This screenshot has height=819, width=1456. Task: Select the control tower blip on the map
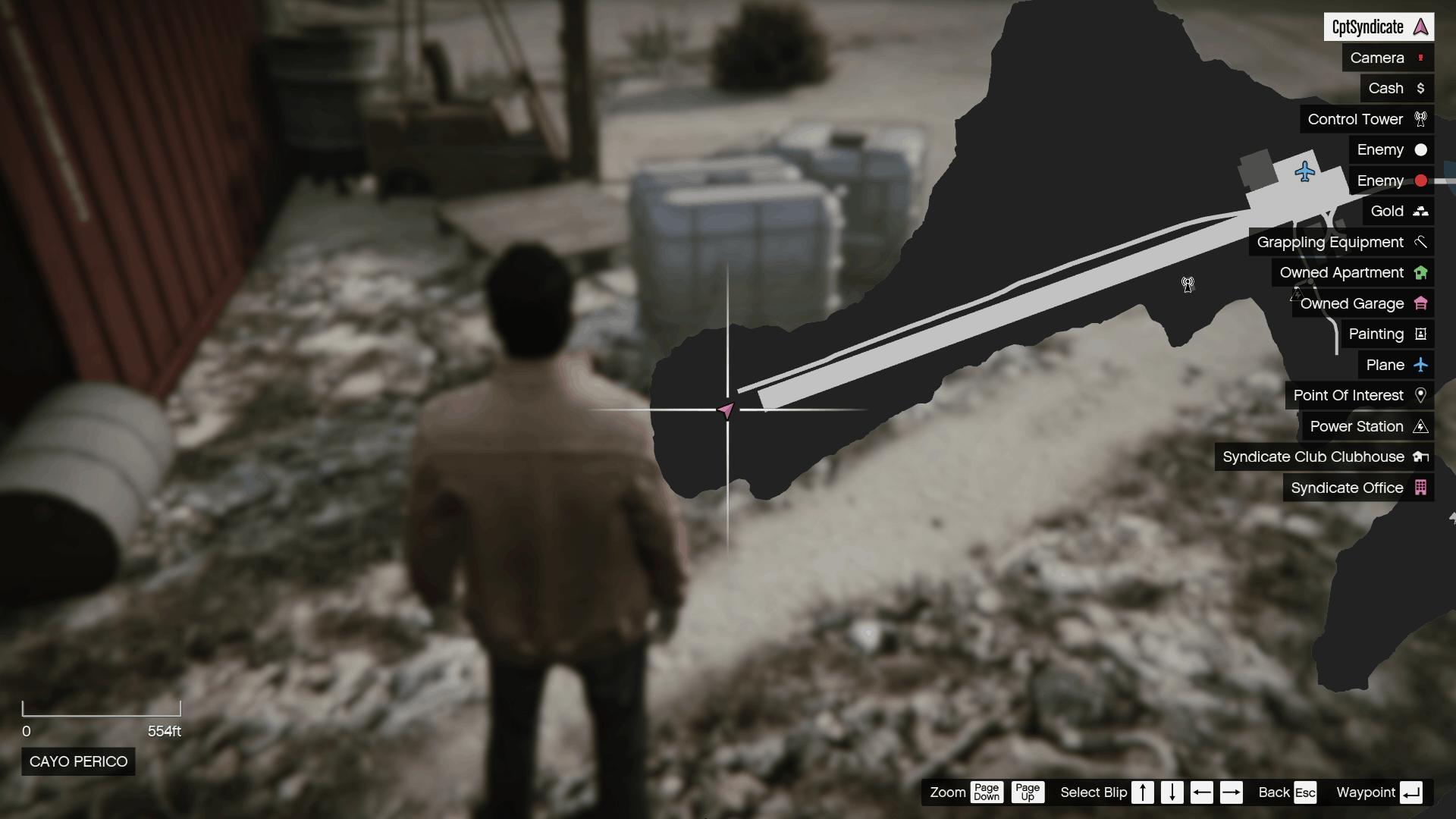click(1188, 284)
